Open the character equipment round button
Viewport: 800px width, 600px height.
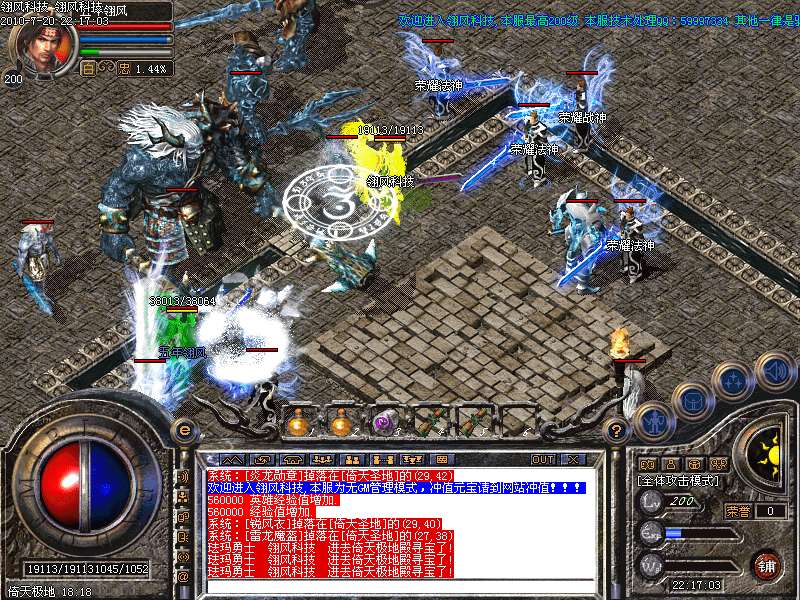[x=651, y=420]
